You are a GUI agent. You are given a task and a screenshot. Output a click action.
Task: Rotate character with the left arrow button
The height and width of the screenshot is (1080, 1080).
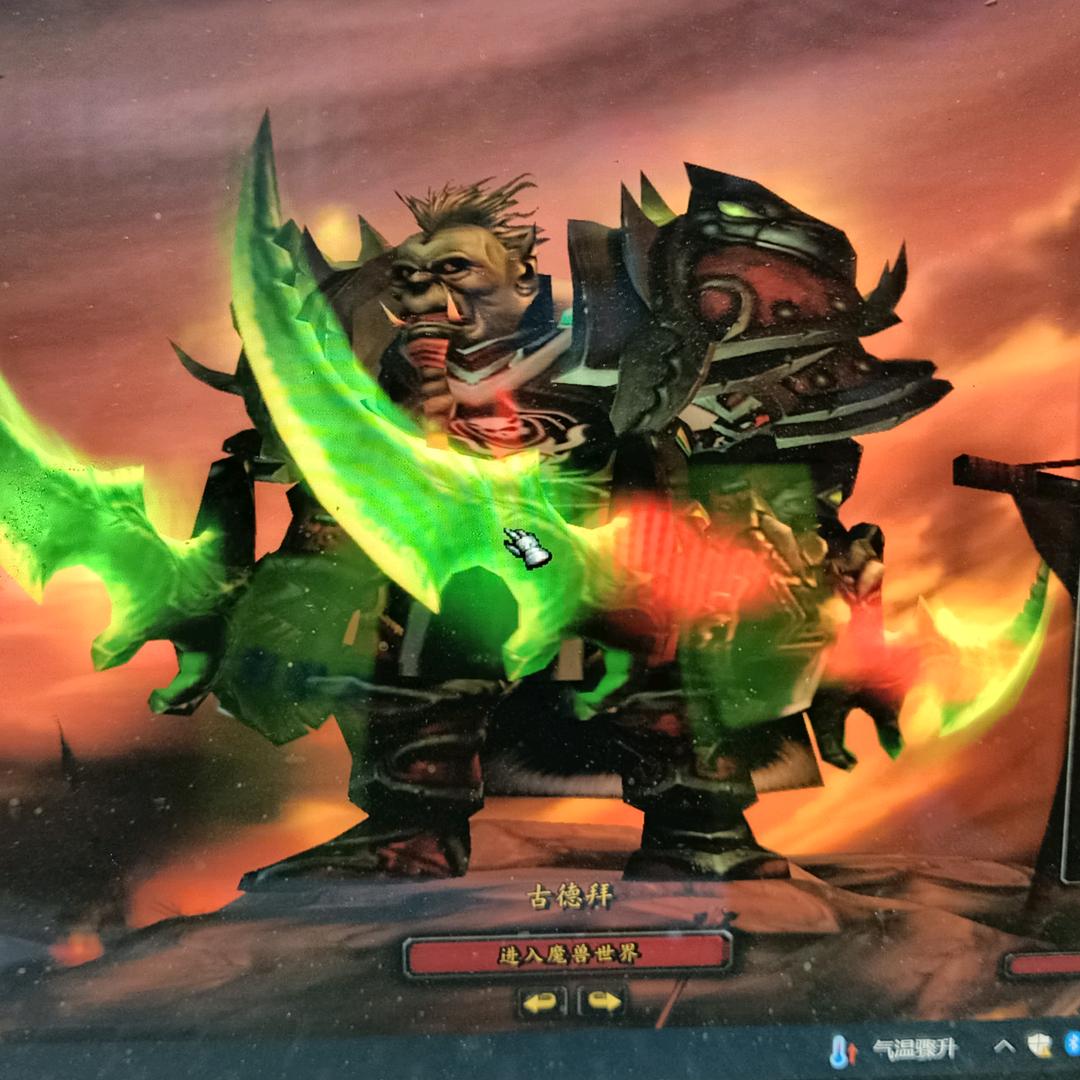pyautogui.click(x=541, y=1001)
